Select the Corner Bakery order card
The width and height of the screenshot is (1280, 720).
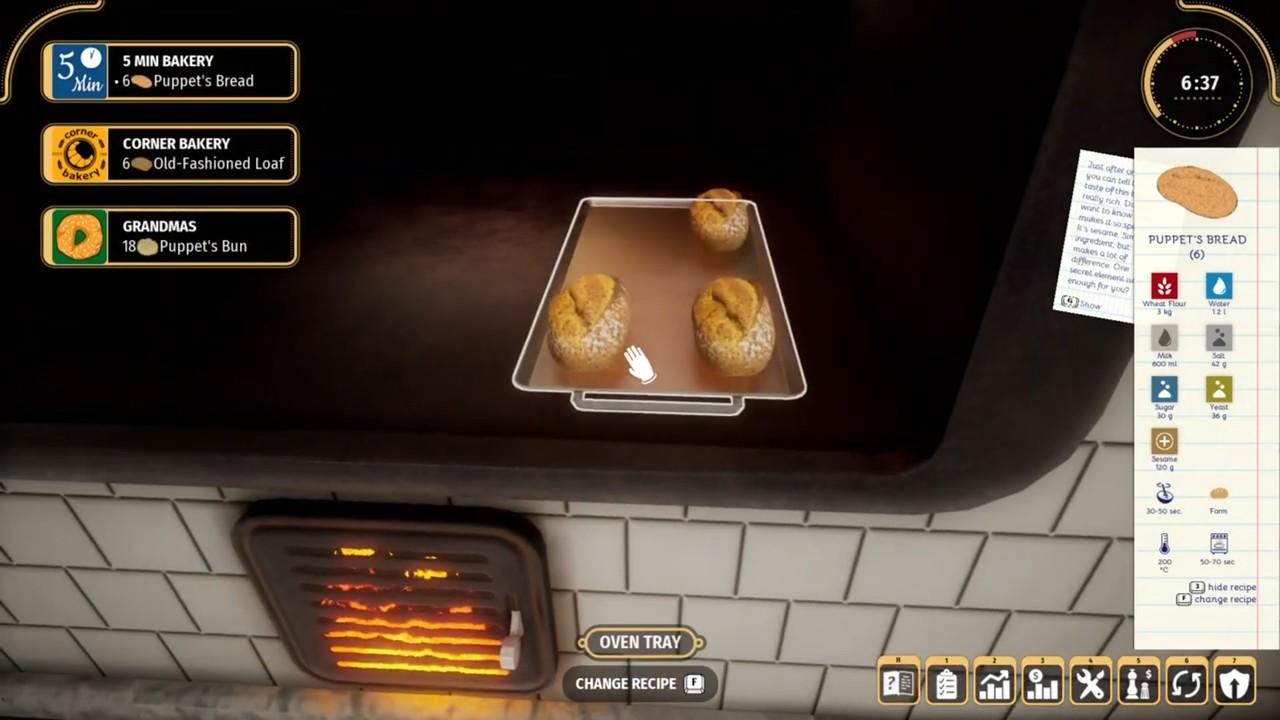(169, 154)
